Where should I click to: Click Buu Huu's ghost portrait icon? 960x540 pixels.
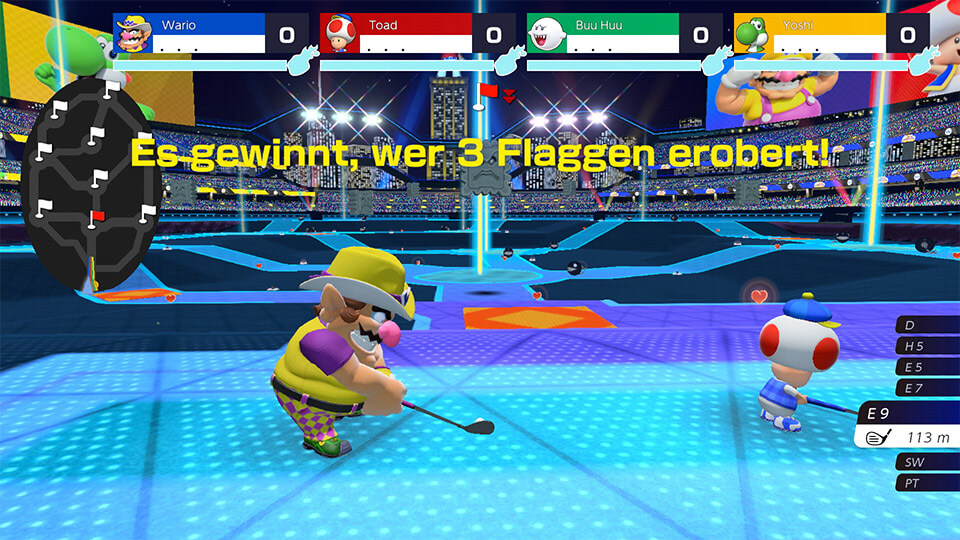[x=546, y=33]
